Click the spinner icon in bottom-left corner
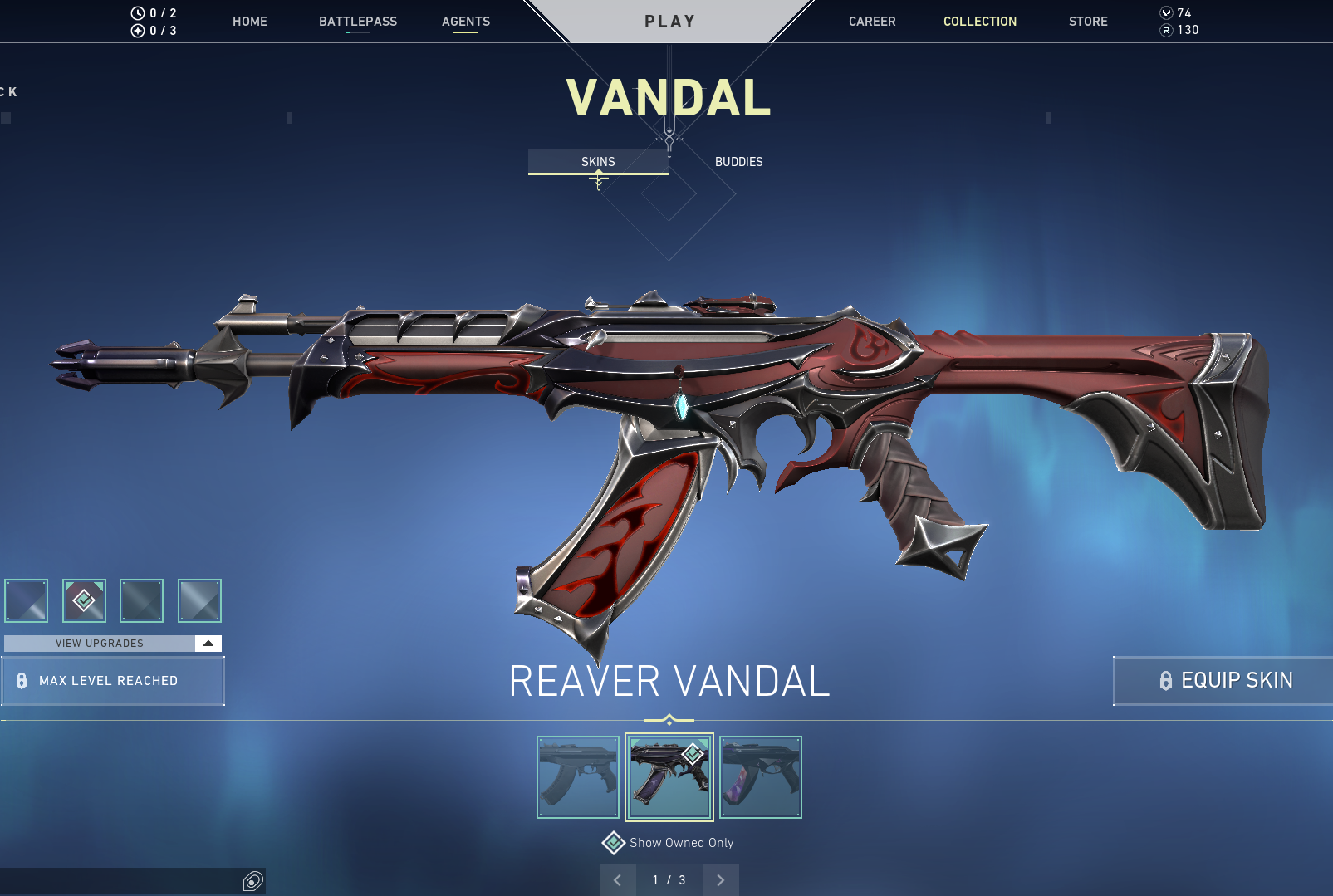The image size is (1333, 896). coord(252,882)
